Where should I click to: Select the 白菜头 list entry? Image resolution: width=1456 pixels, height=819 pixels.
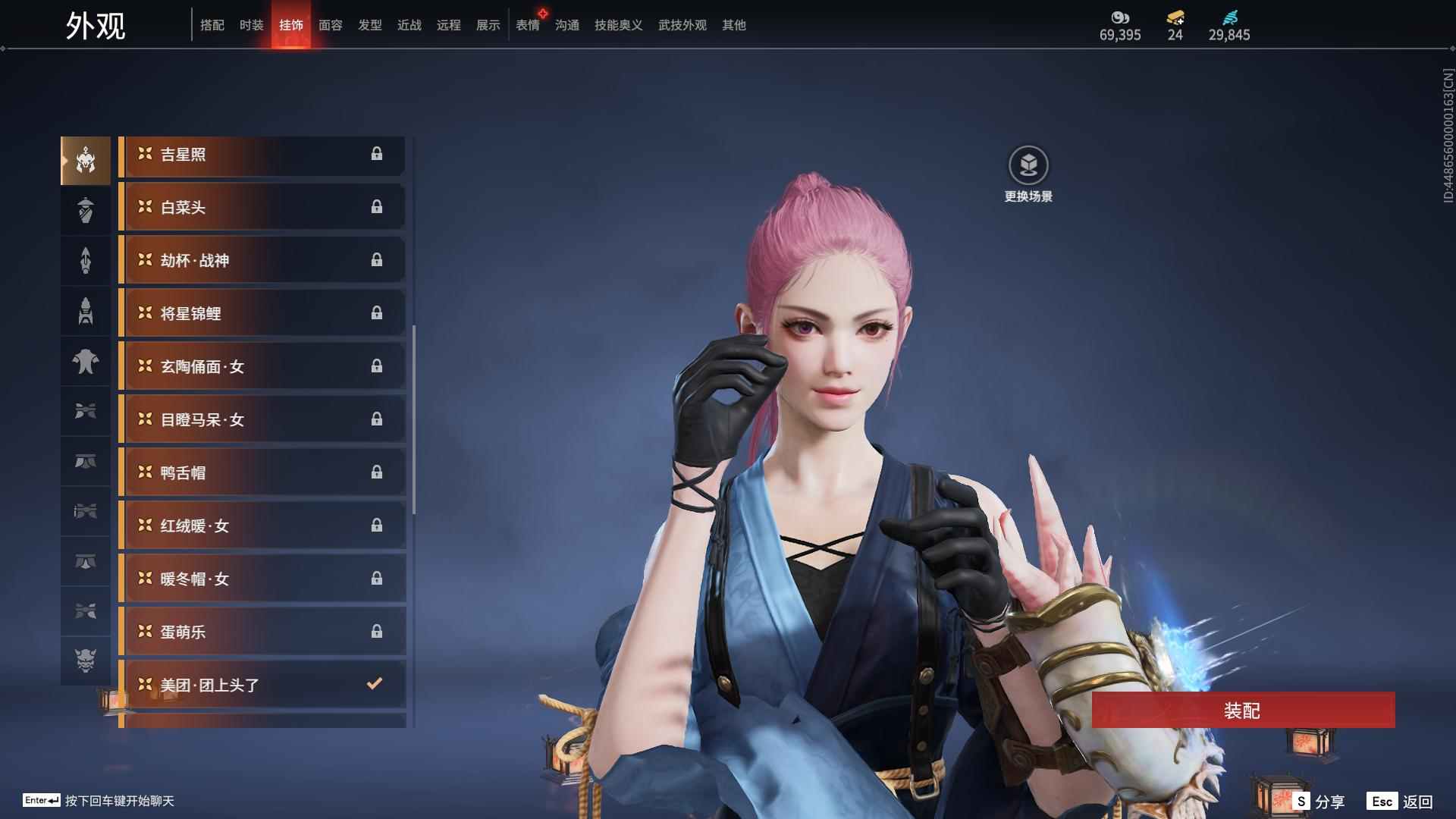[x=262, y=208]
